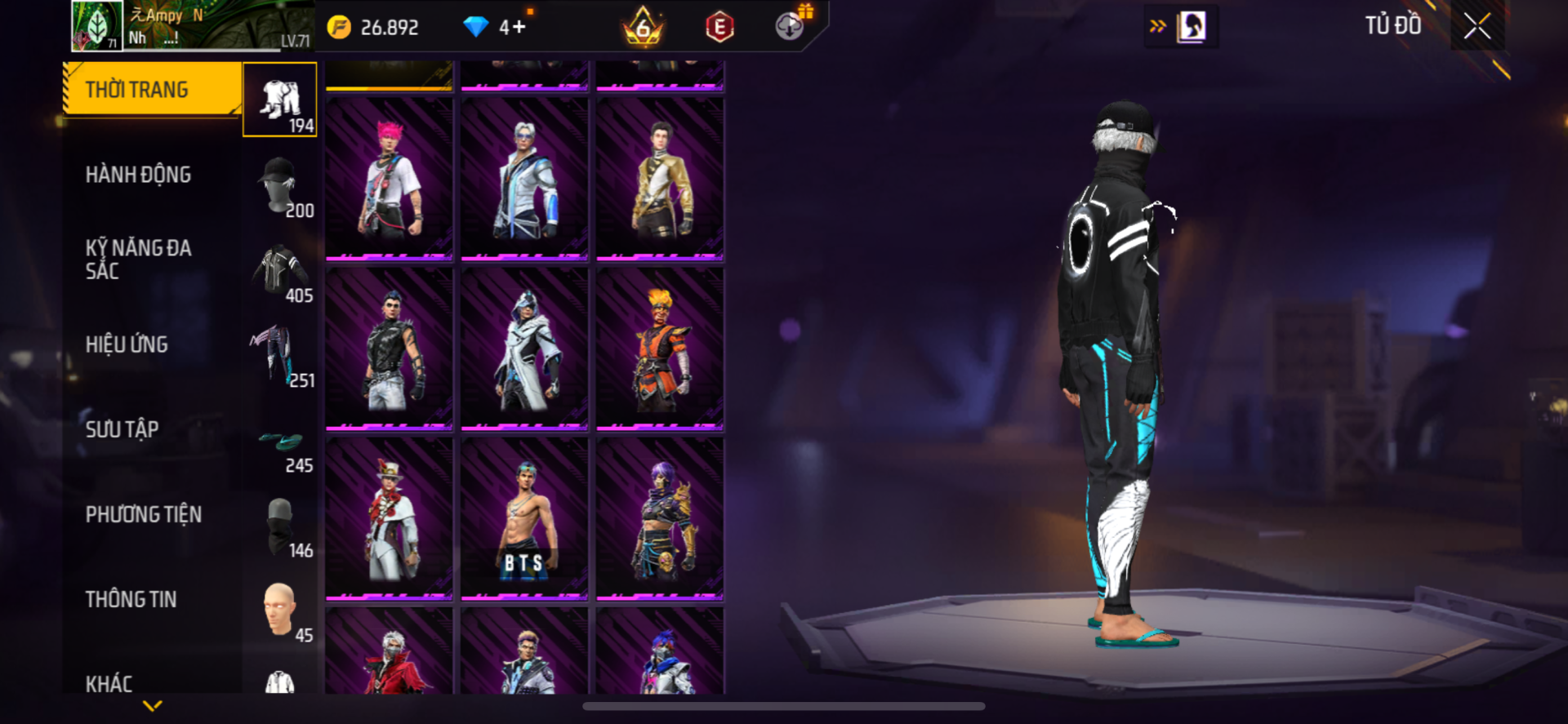Open the HÀNH ĐỘNG category
Viewport: 1568px width, 724px height.
[x=138, y=175]
